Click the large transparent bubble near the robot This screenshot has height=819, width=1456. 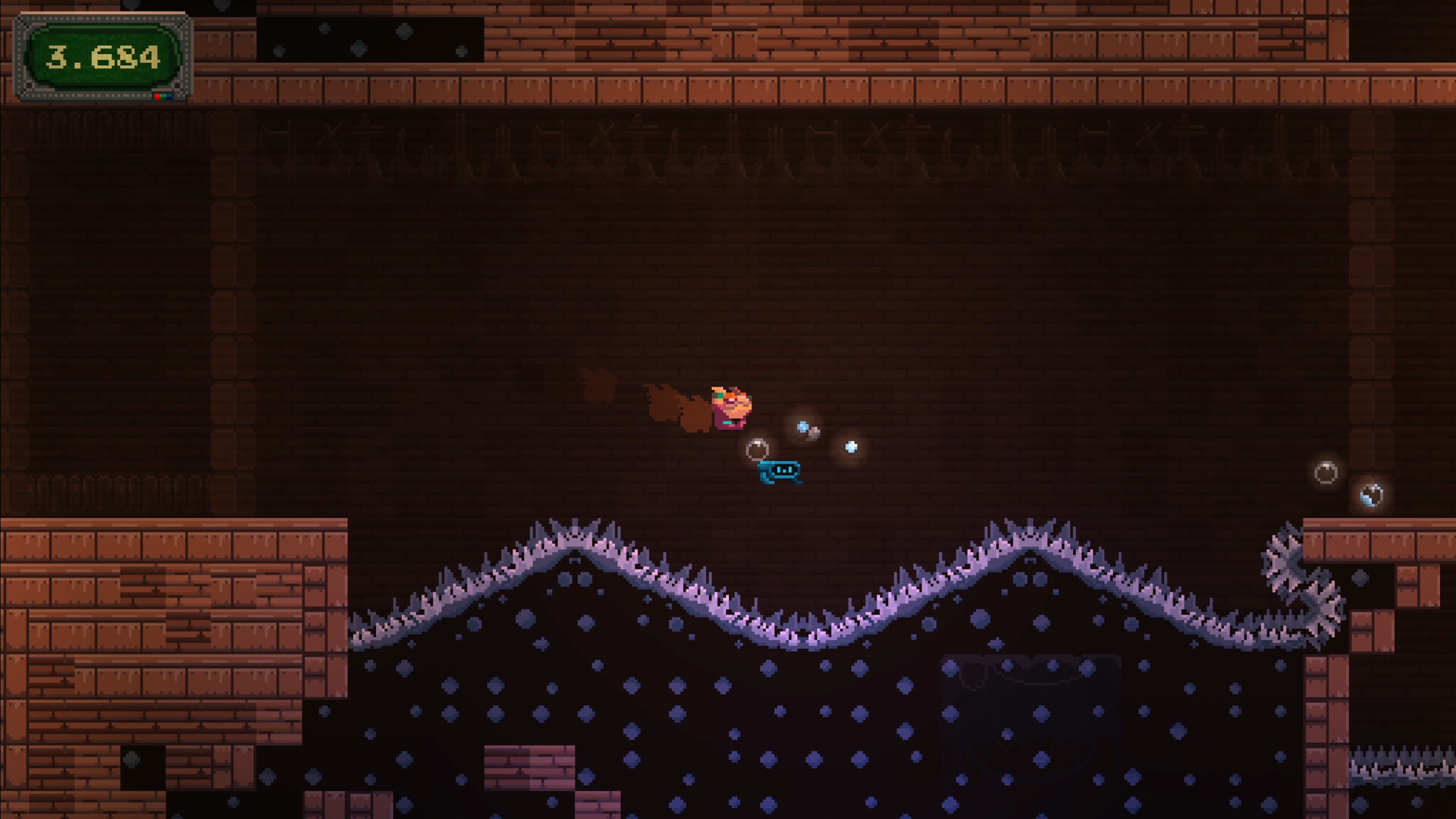[x=758, y=449]
